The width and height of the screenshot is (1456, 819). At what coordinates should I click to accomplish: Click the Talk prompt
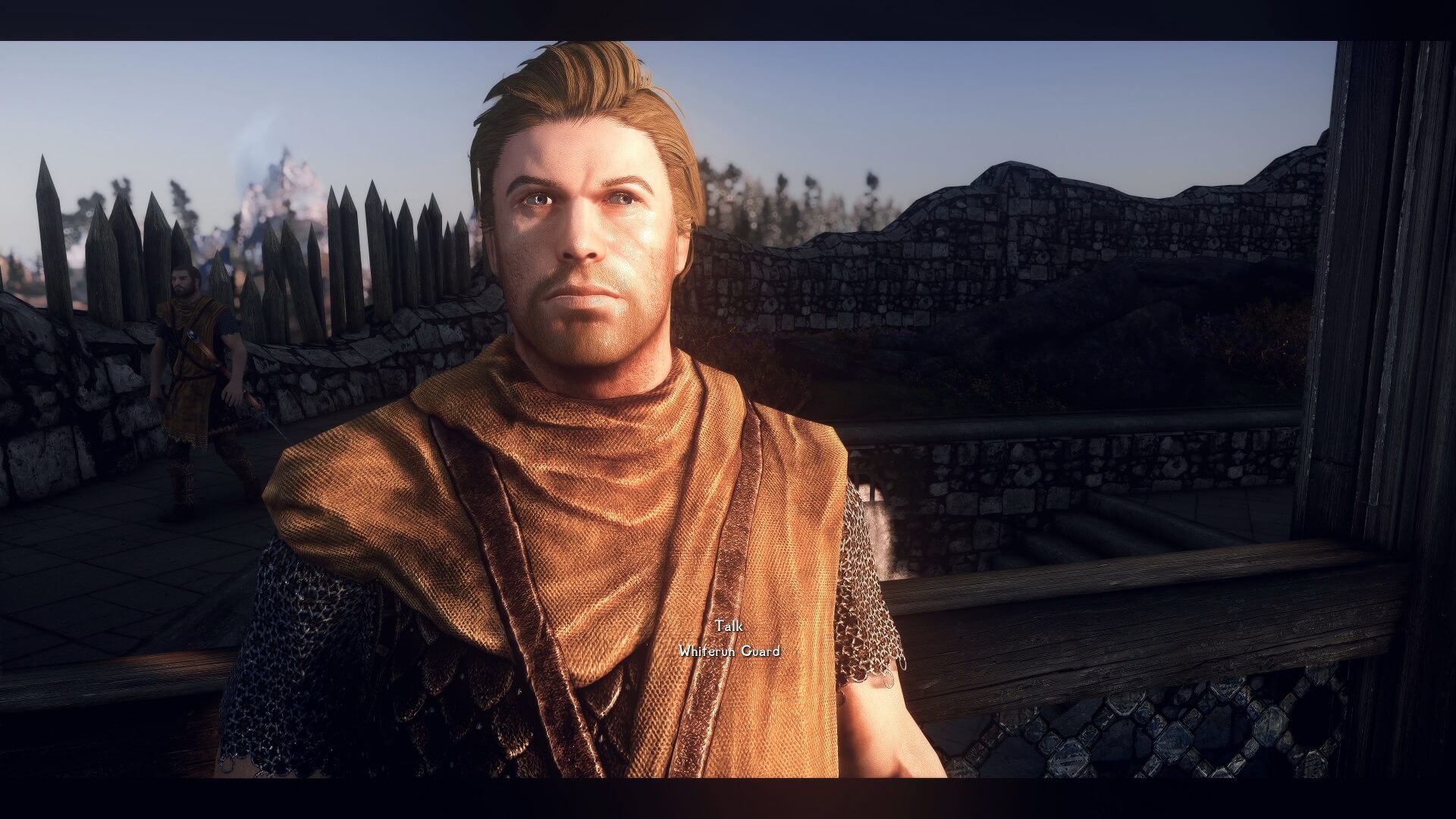click(729, 626)
